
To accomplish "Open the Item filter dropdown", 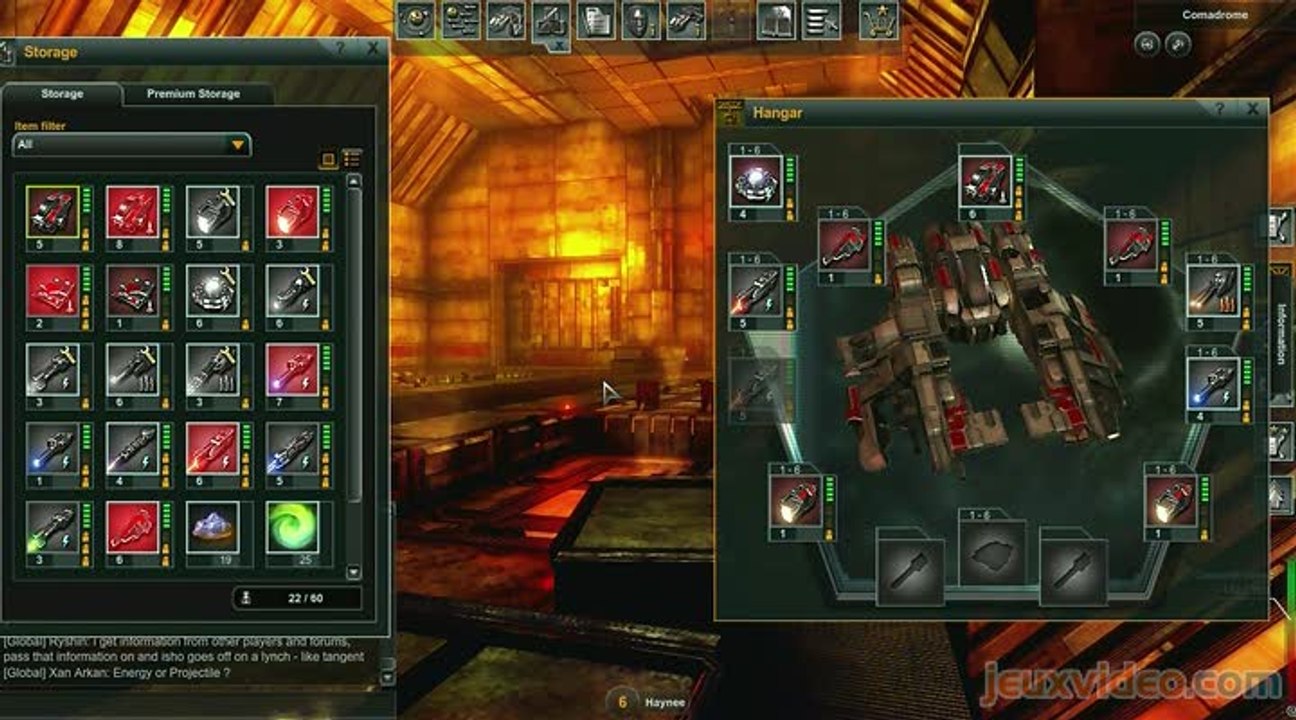I will point(132,145).
